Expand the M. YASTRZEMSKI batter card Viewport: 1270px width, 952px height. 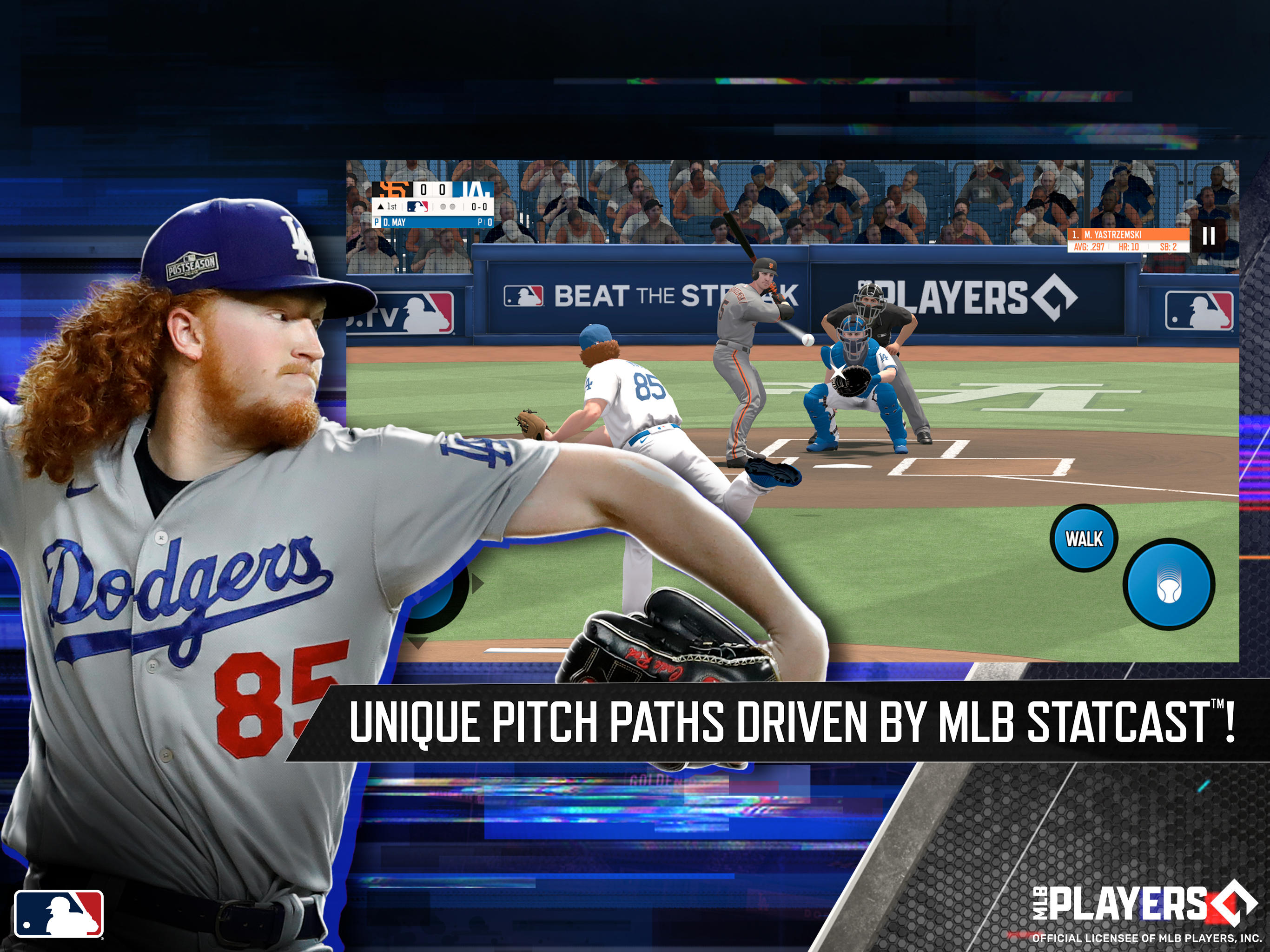coord(1113,235)
